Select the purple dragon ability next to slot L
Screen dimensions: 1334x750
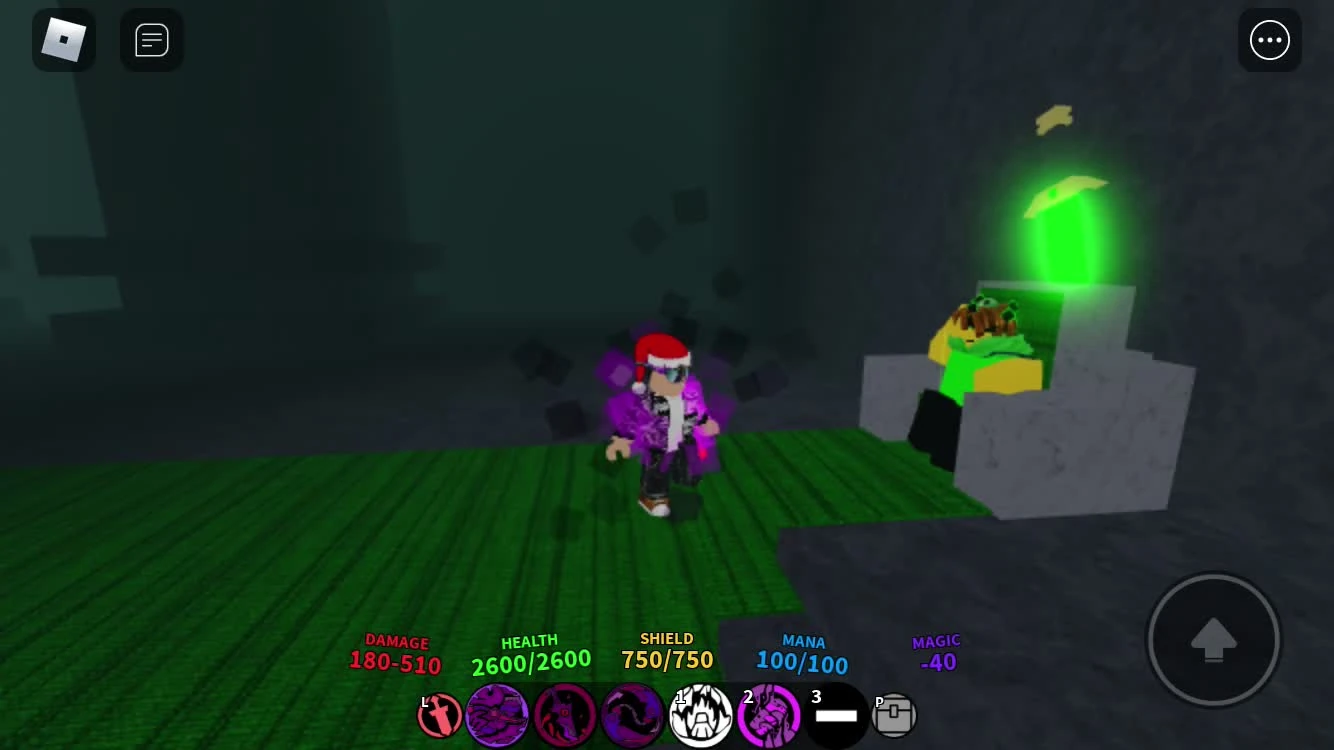point(498,715)
